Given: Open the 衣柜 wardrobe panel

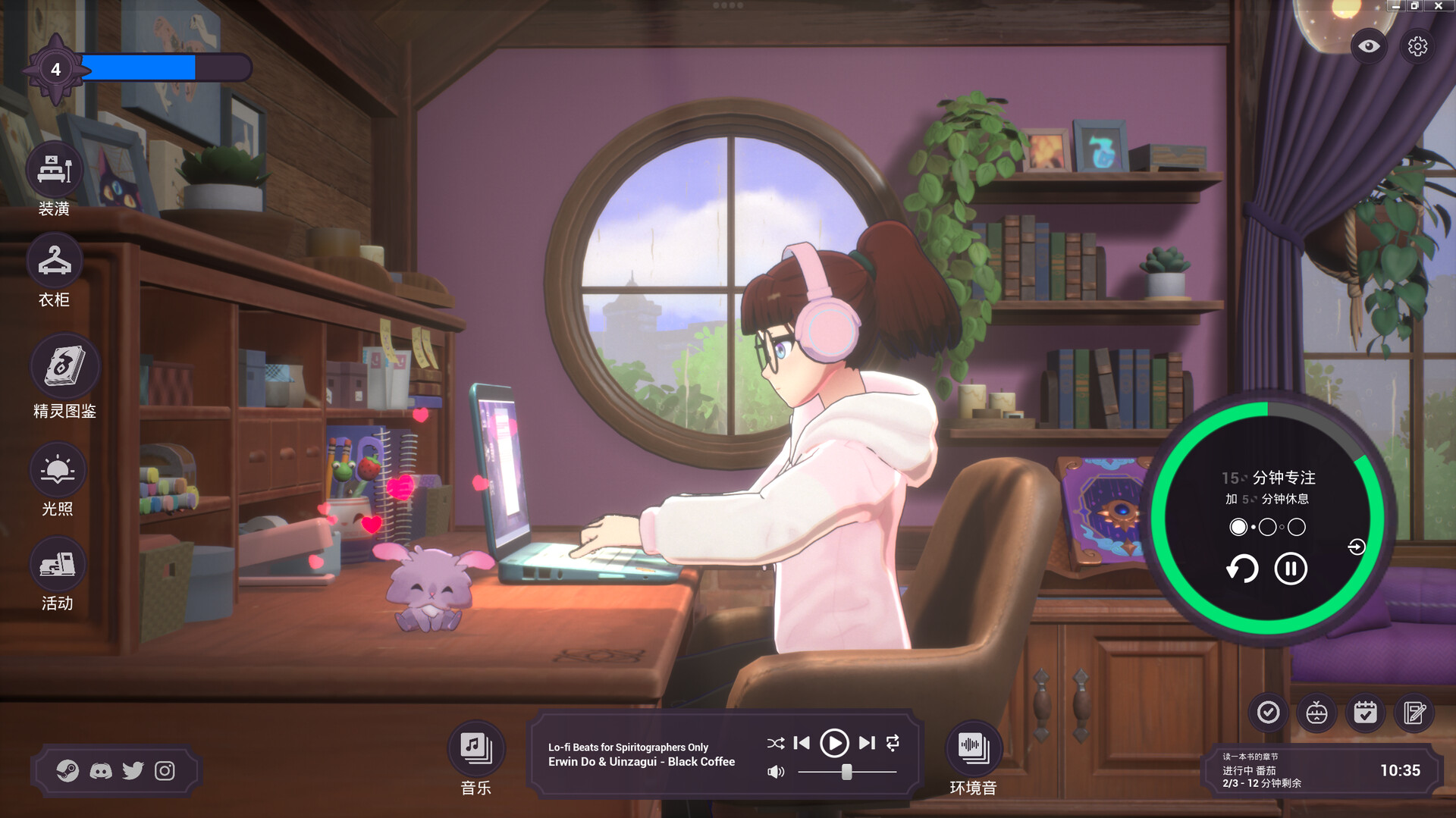Looking at the screenshot, I should (54, 261).
